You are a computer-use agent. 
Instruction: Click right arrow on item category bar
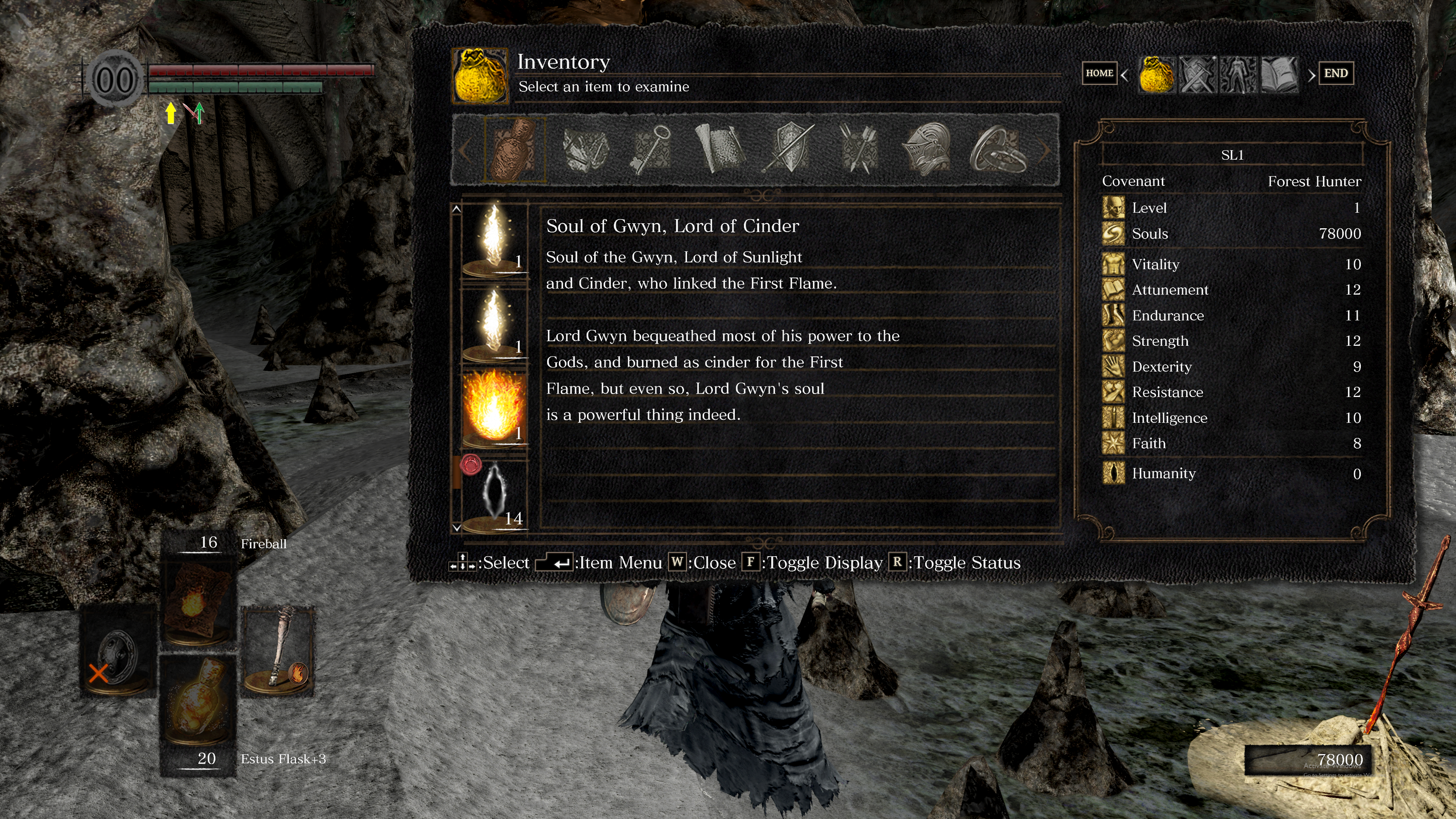(1045, 151)
